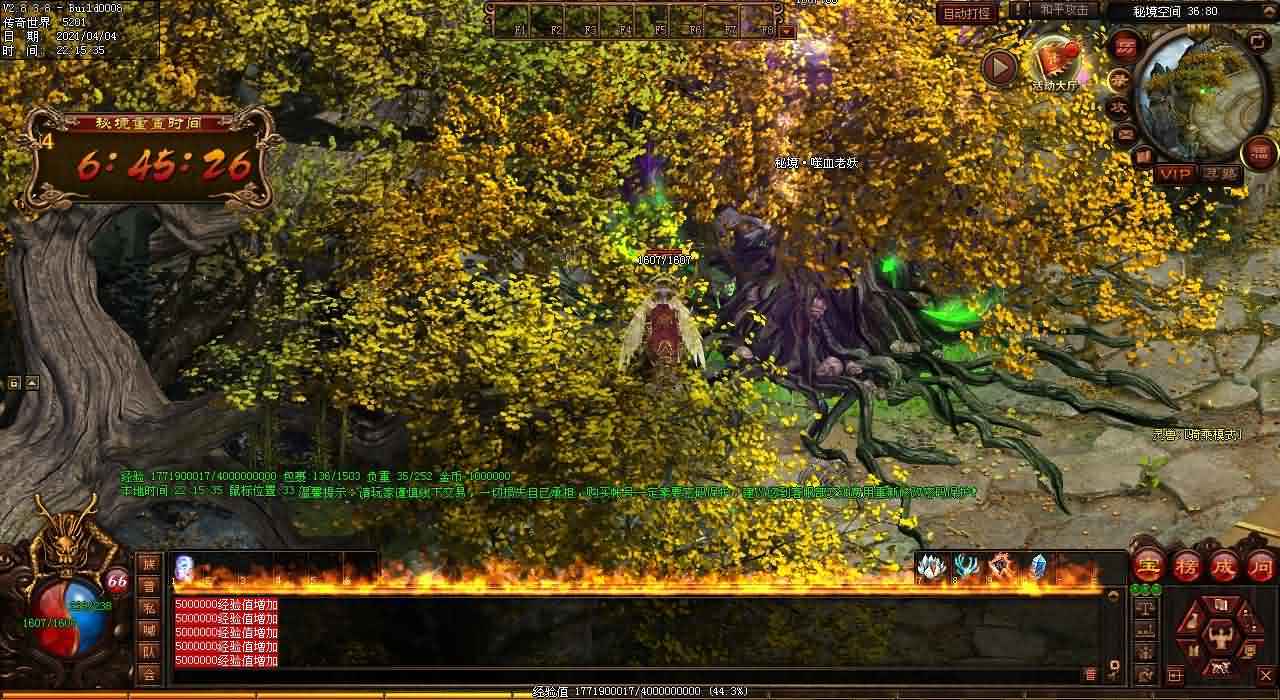Click the 寻路 pathfinding button

pyautogui.click(x=1220, y=174)
